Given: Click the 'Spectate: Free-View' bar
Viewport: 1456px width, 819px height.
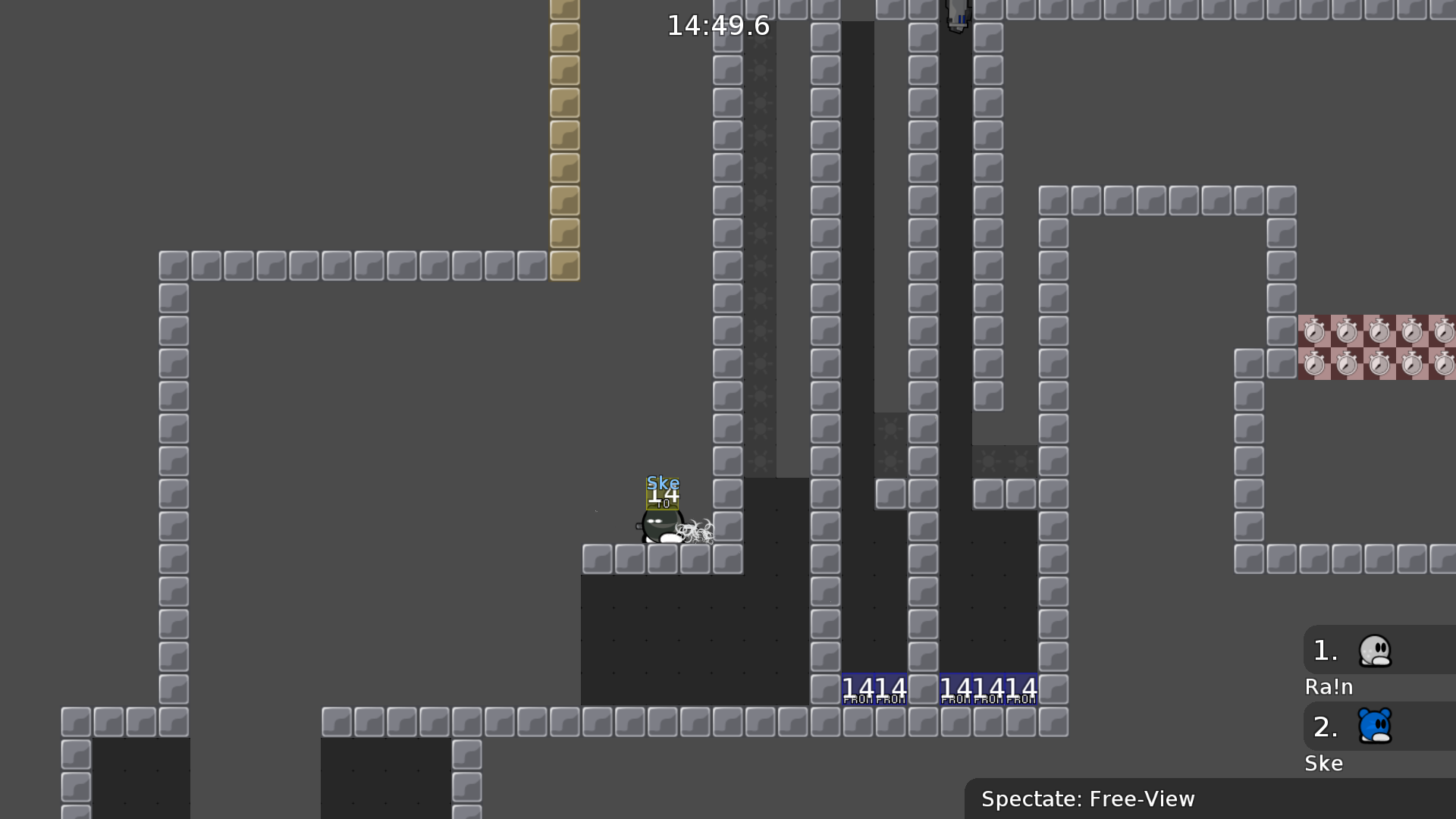Looking at the screenshot, I should click(1088, 799).
